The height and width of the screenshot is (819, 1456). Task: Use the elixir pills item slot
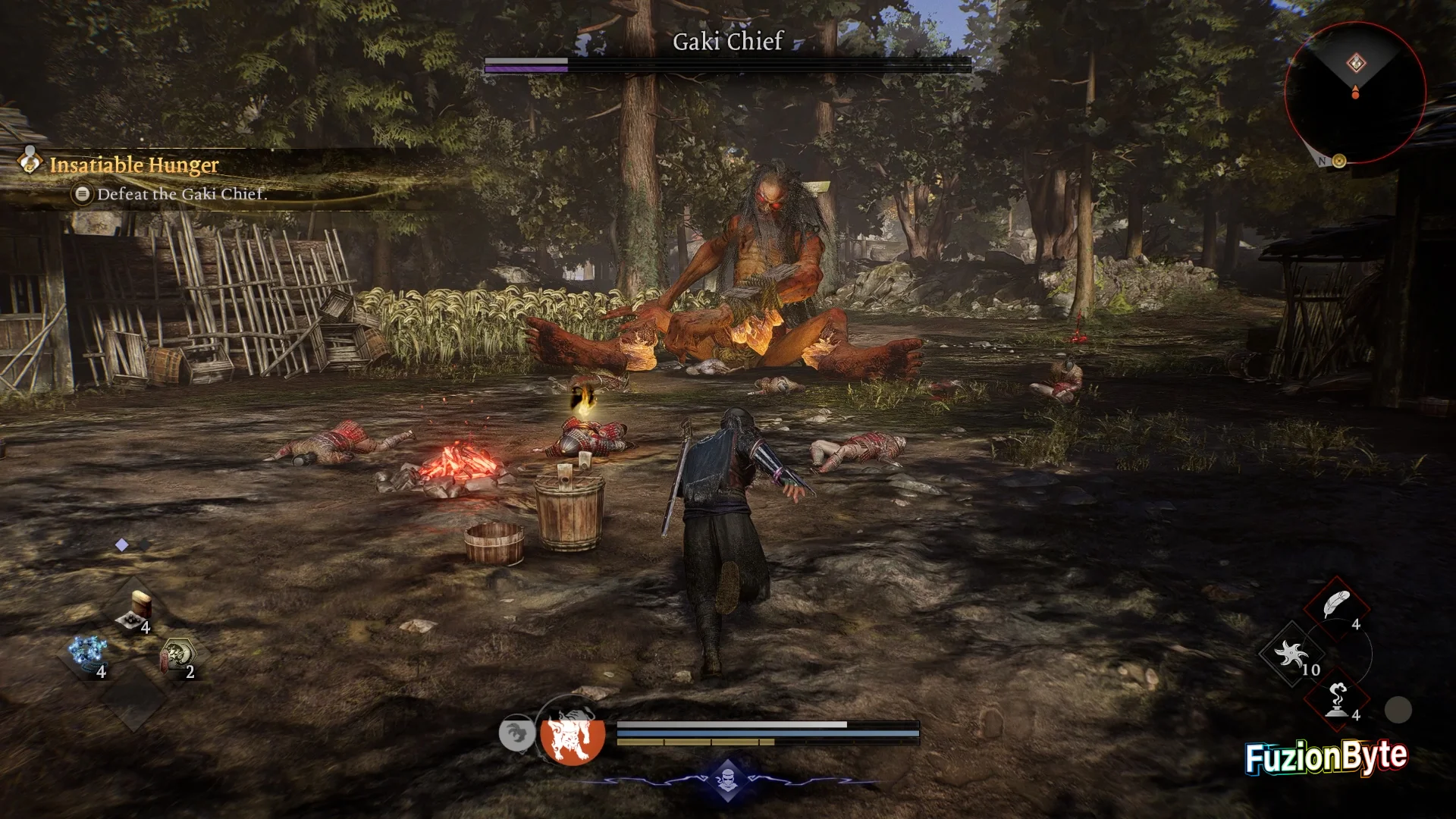tap(135, 613)
